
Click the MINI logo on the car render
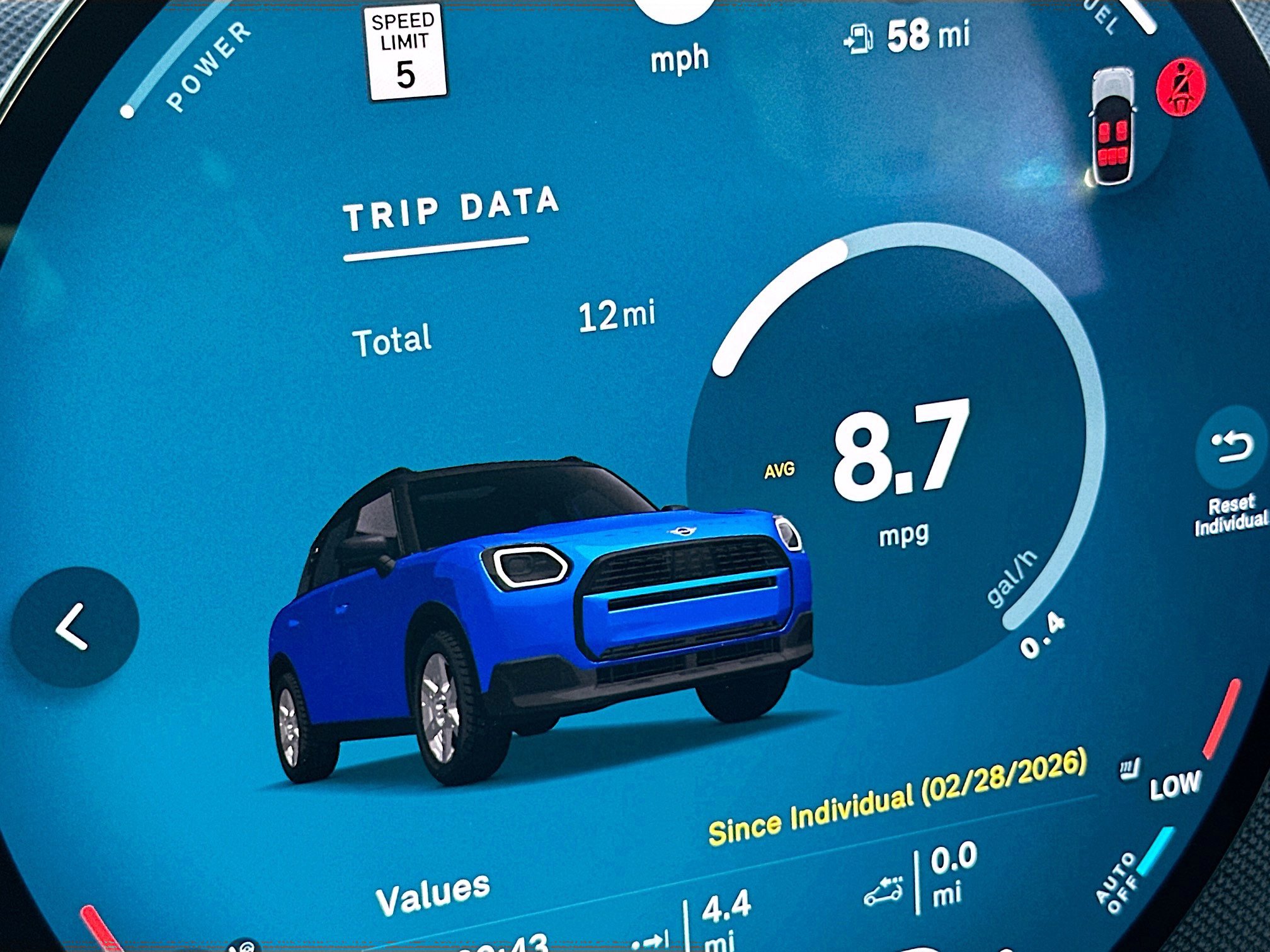[680, 530]
